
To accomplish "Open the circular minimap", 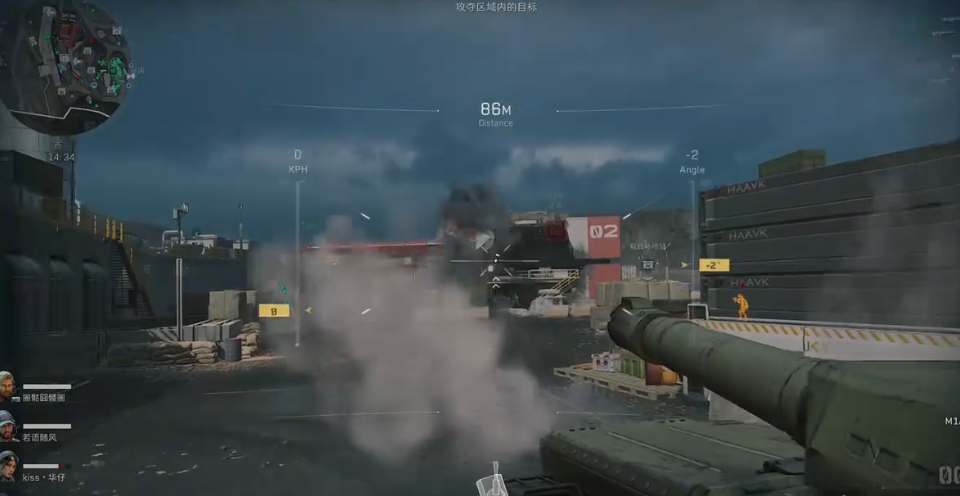I will tap(65, 67).
